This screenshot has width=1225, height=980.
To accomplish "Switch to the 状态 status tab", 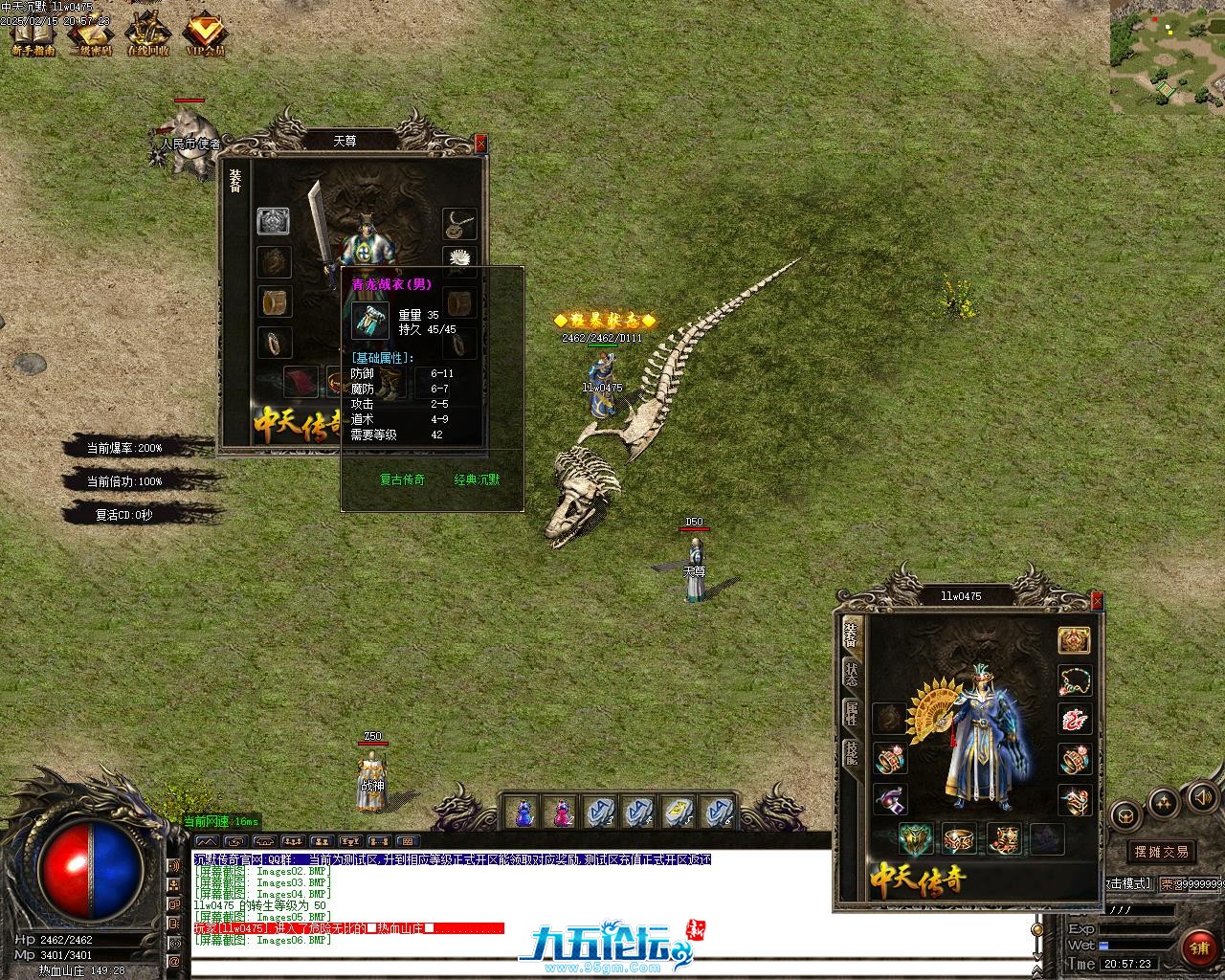I will 850,673.
